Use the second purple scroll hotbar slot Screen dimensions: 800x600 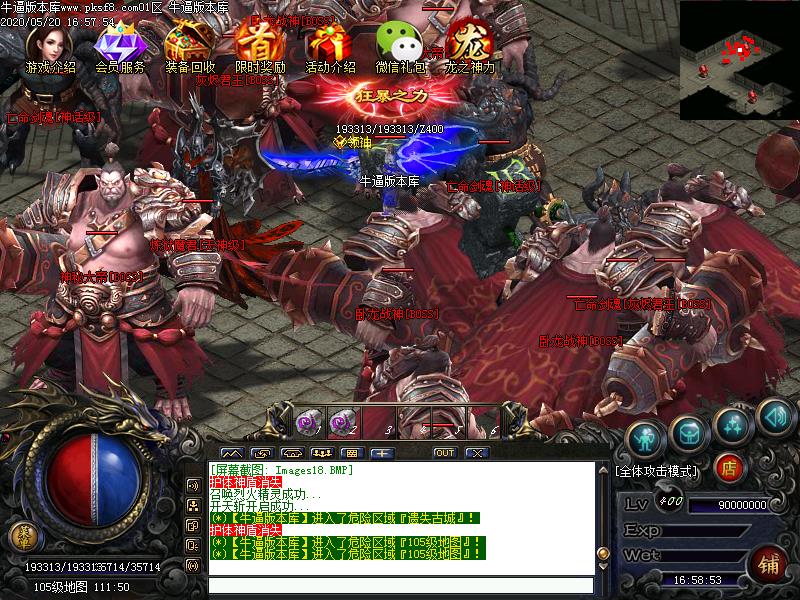342,422
